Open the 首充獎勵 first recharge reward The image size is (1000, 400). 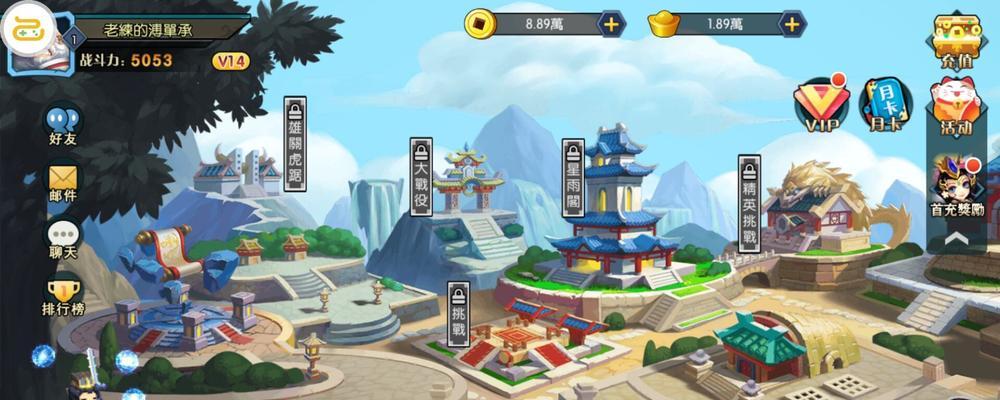[x=956, y=186]
